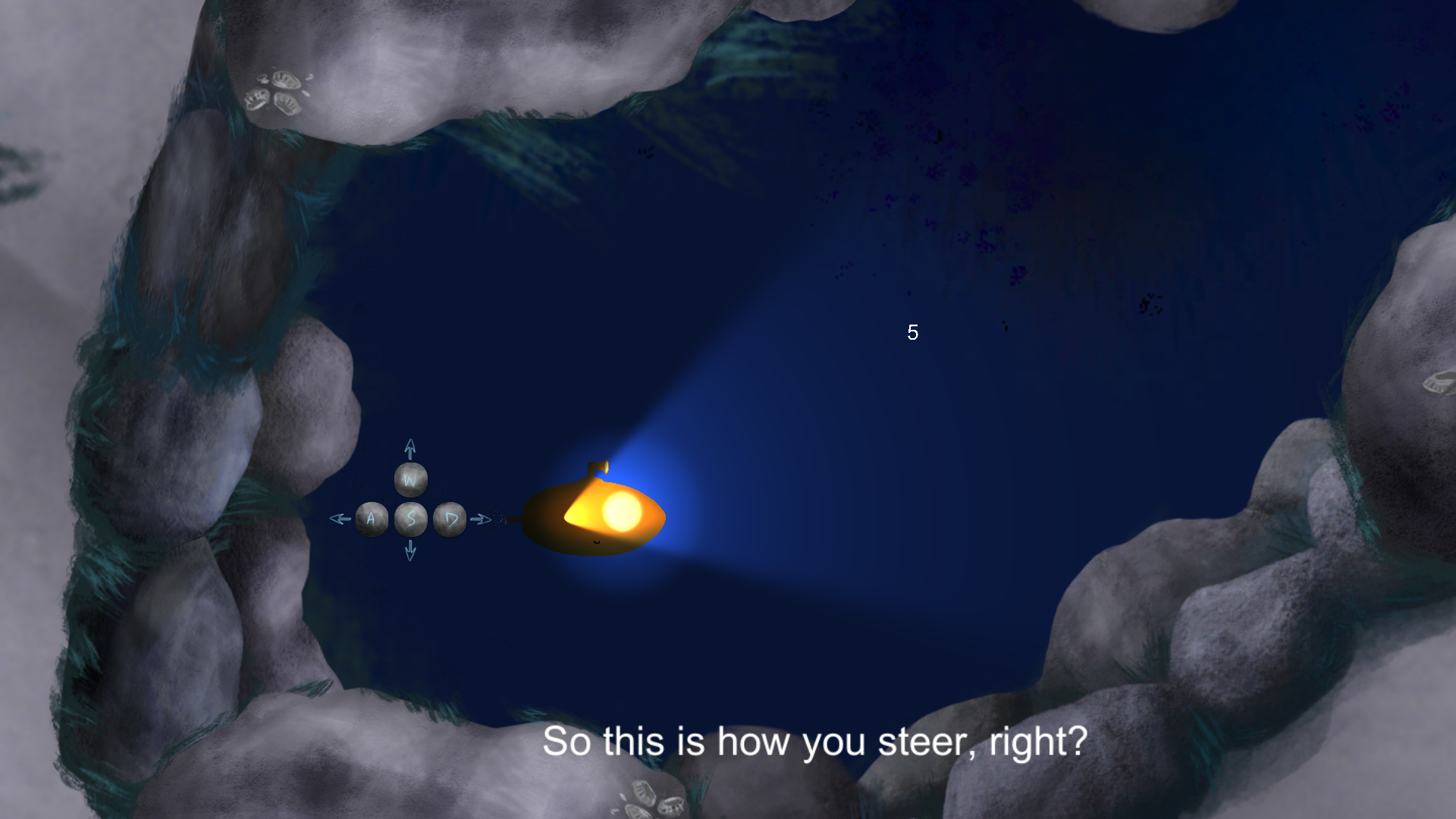1456x819 pixels.
Task: Select the D key stone icon
Action: [x=449, y=519]
